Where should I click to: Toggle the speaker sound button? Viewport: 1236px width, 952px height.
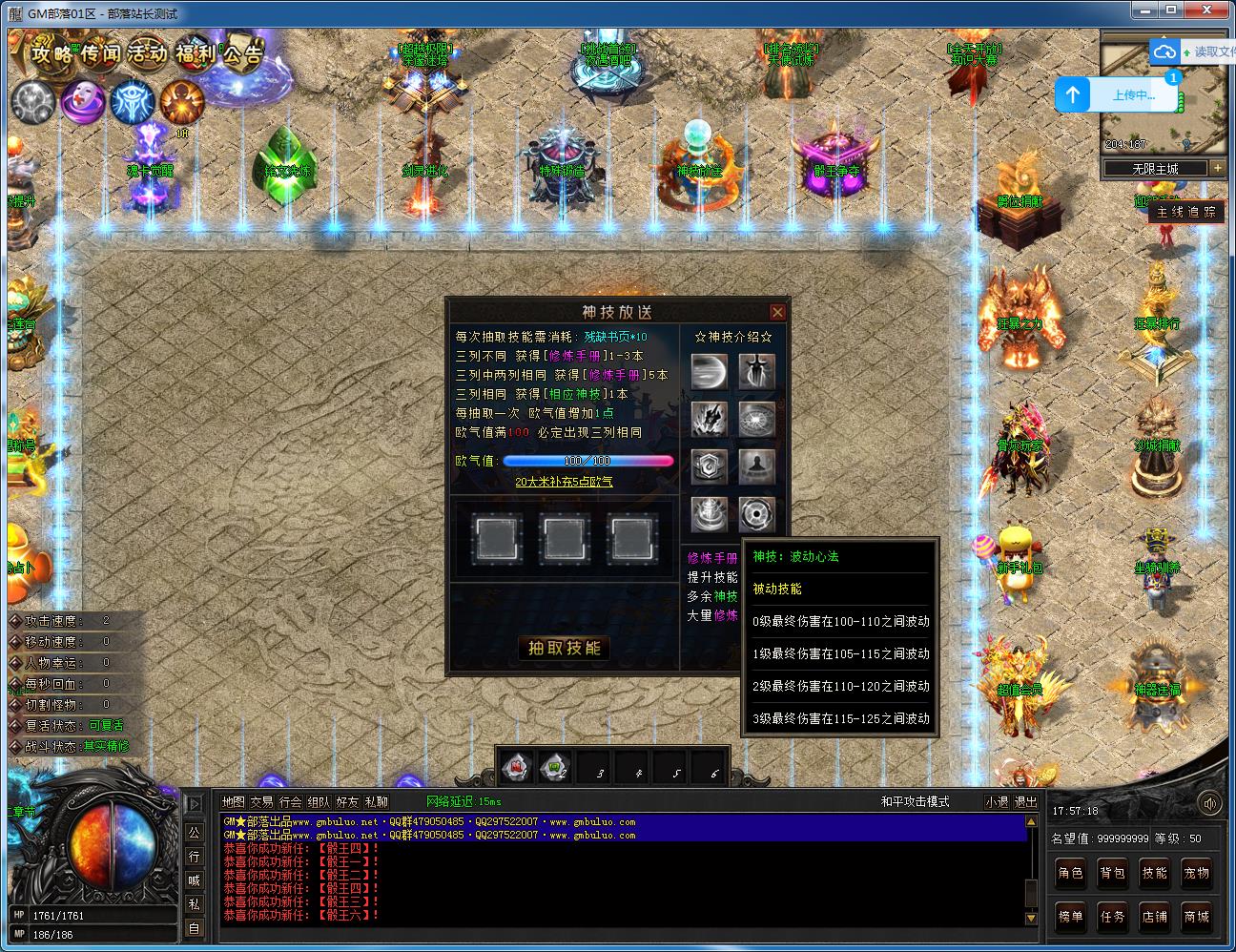[1210, 803]
